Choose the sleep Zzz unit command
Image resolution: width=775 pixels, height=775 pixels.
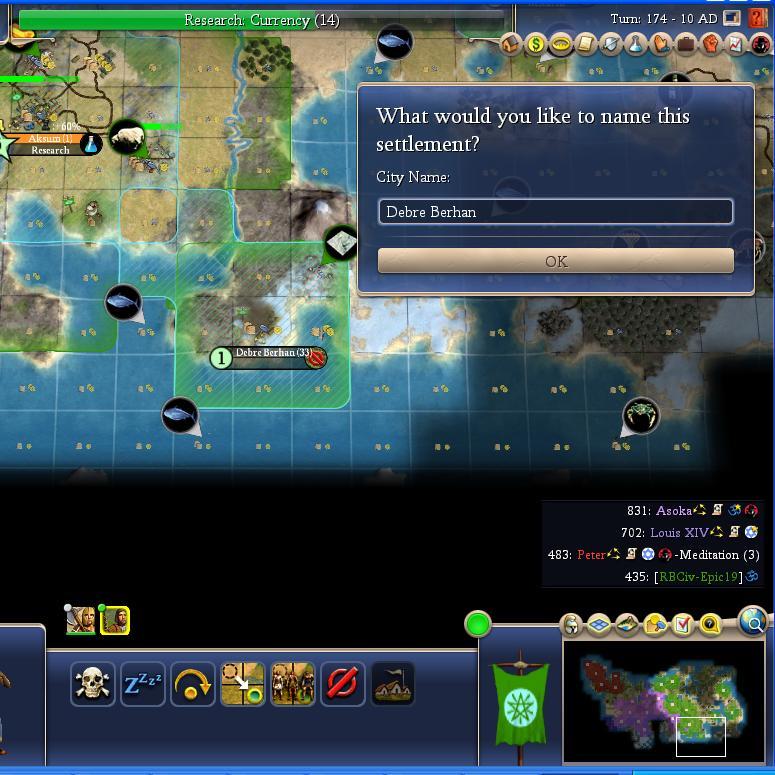tap(142, 684)
